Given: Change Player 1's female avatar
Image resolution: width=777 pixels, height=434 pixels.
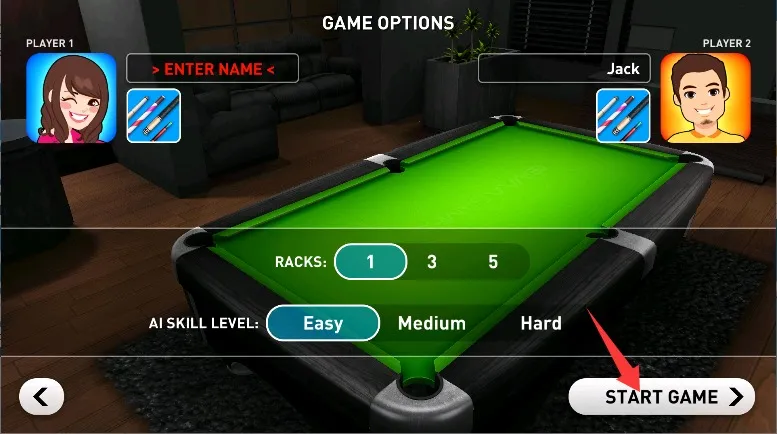Looking at the screenshot, I should tap(71, 98).
